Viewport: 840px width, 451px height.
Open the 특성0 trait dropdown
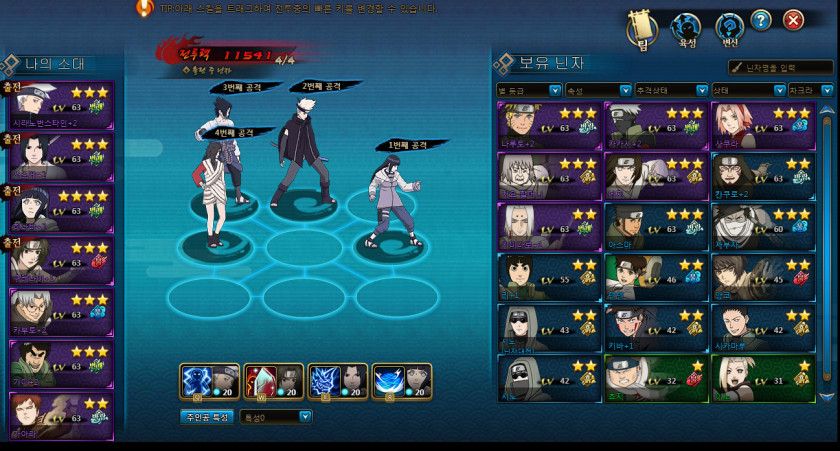[275, 416]
